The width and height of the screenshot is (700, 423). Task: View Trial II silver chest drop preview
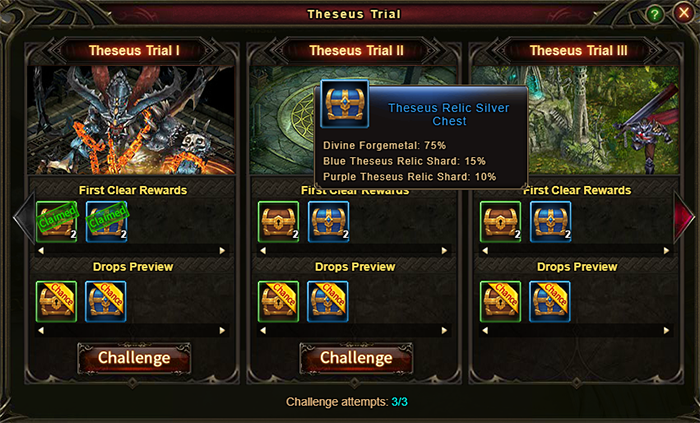(x=328, y=301)
